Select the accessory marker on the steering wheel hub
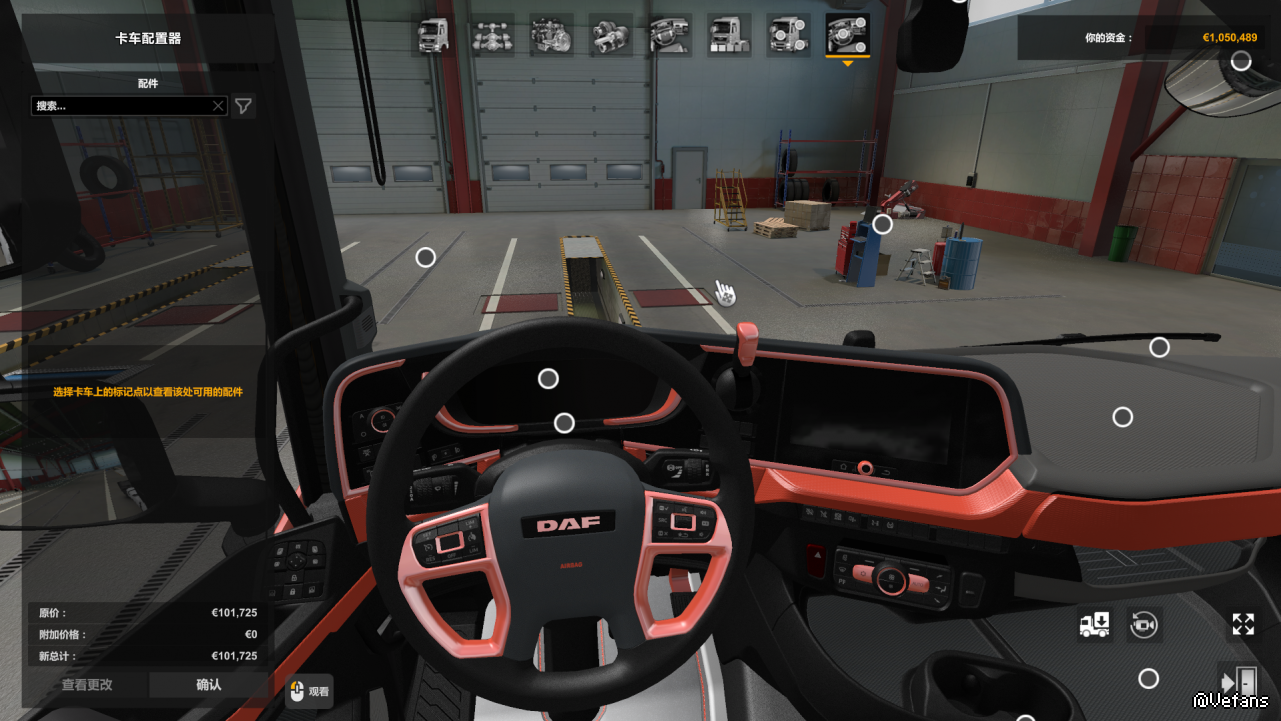Screen dimensions: 1281x721 click(x=564, y=423)
